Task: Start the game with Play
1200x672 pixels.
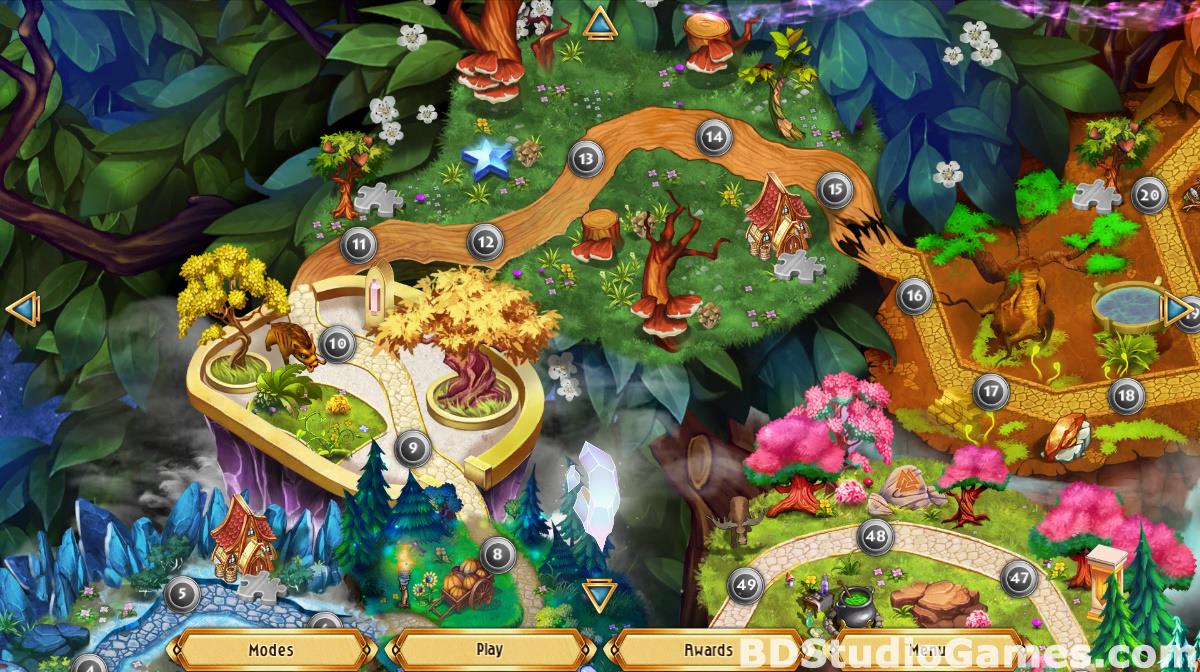Action: [x=490, y=649]
